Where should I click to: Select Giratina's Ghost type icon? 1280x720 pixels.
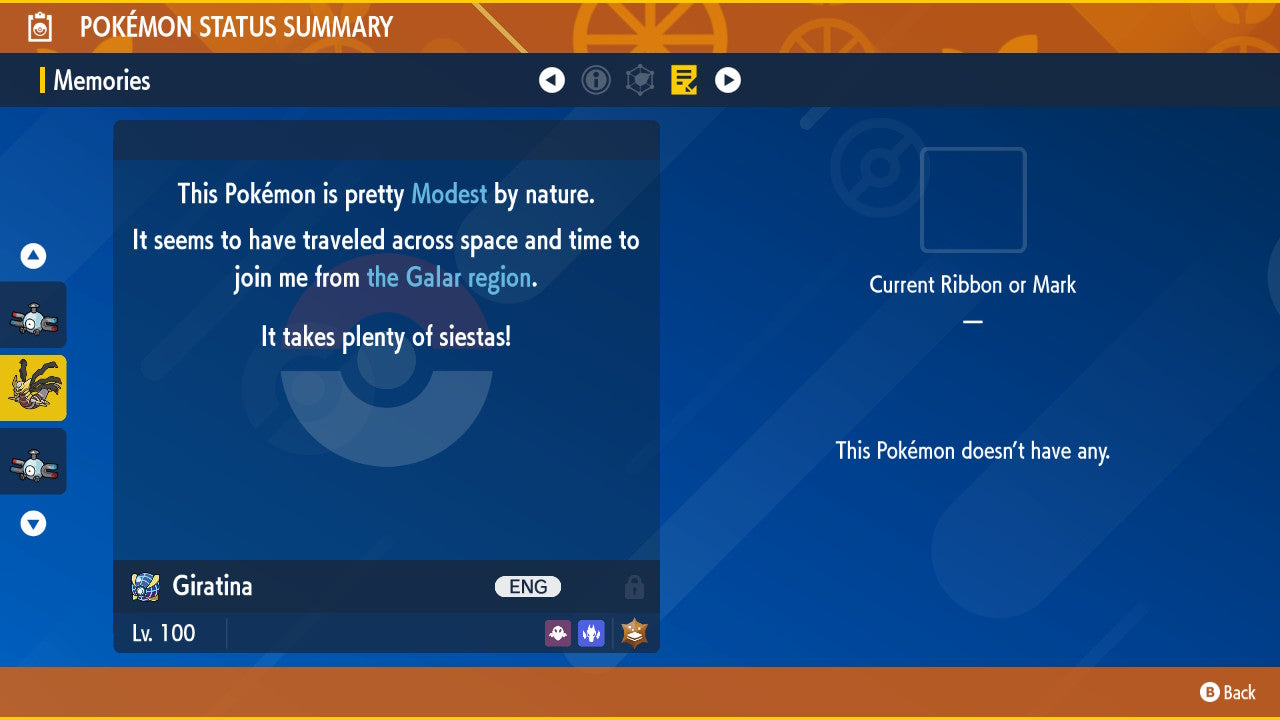(557, 633)
